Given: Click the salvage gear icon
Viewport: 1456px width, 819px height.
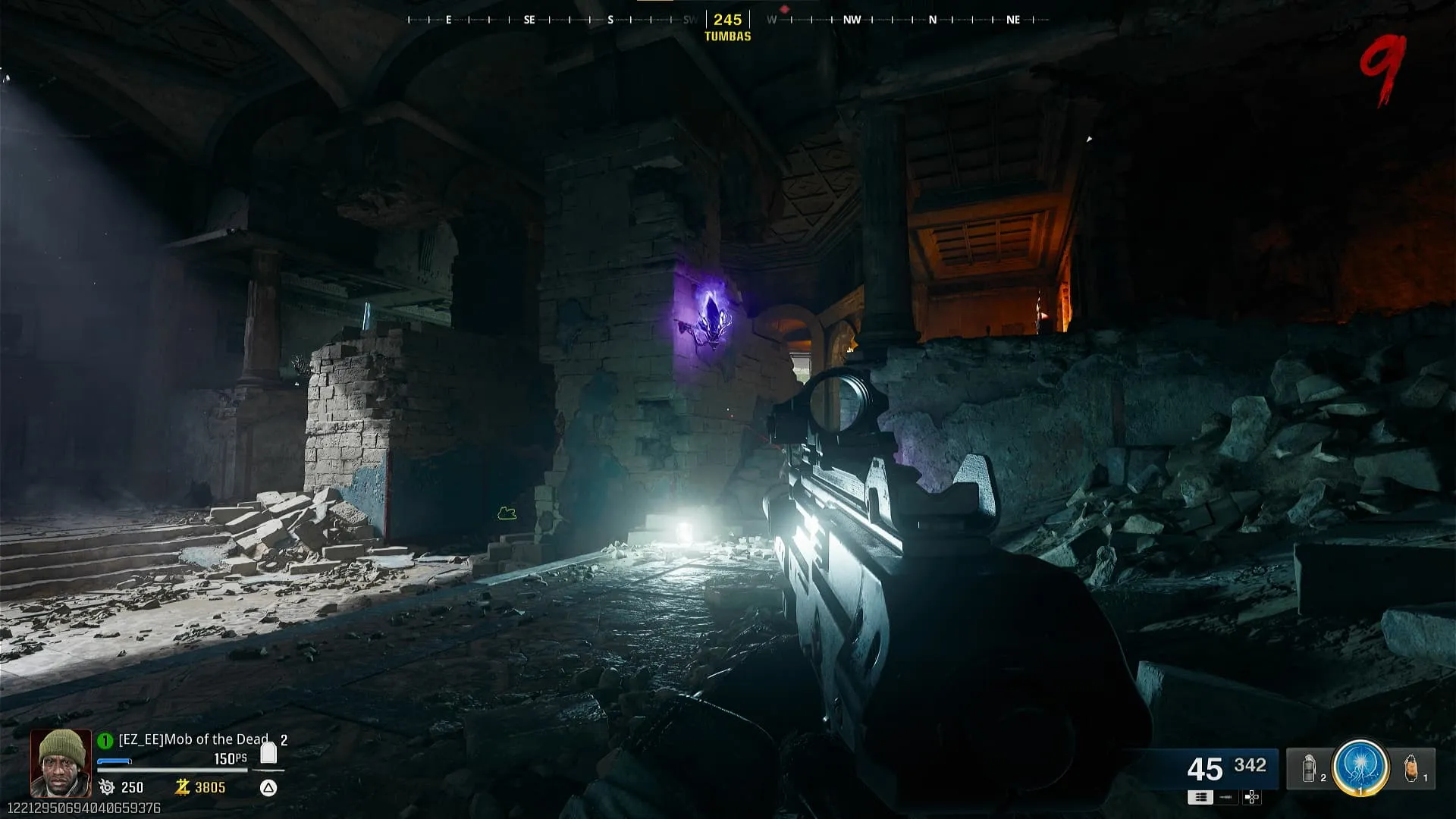Looking at the screenshot, I should click(107, 787).
